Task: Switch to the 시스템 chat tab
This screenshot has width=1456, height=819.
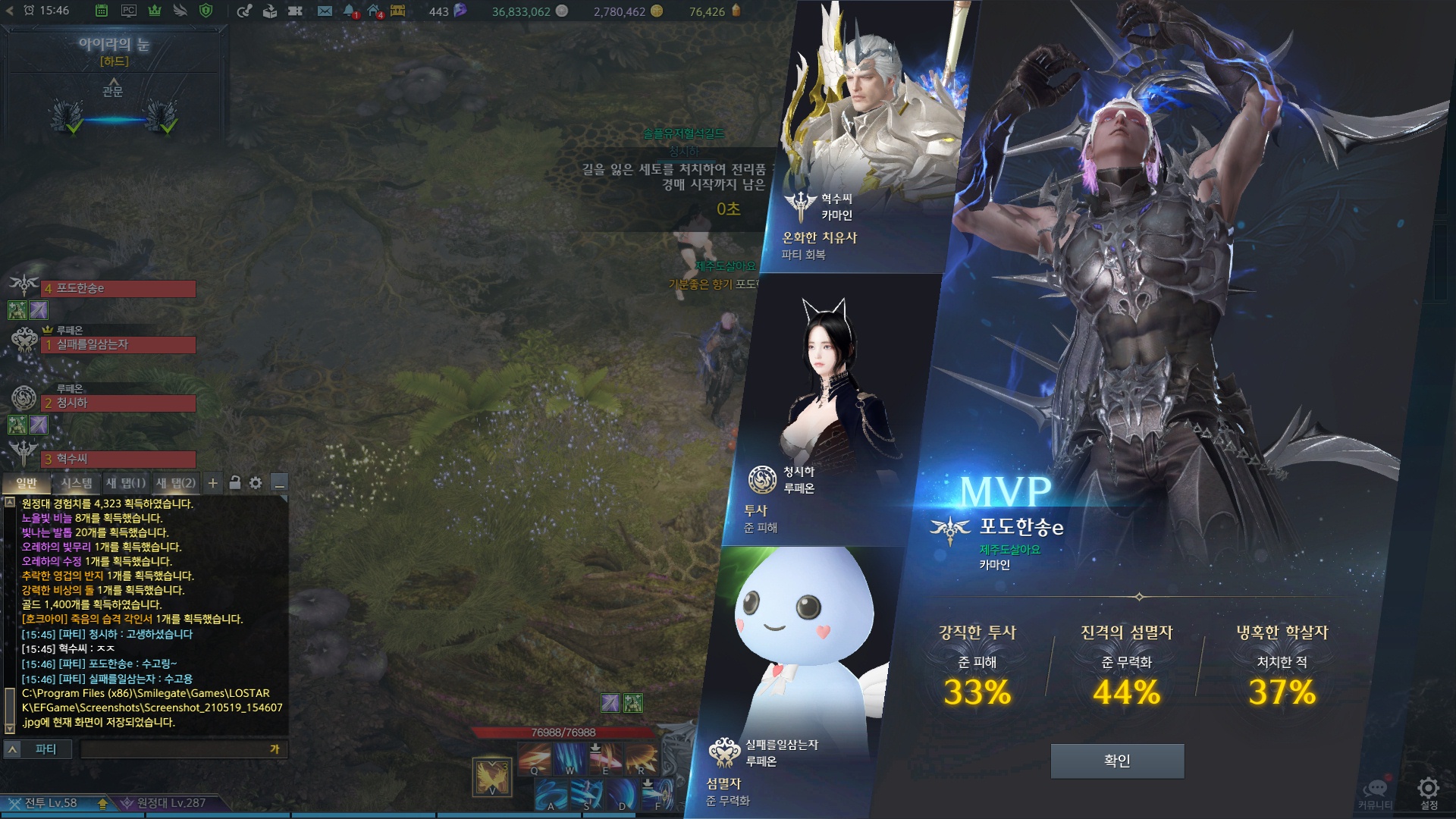Action: 76,483
